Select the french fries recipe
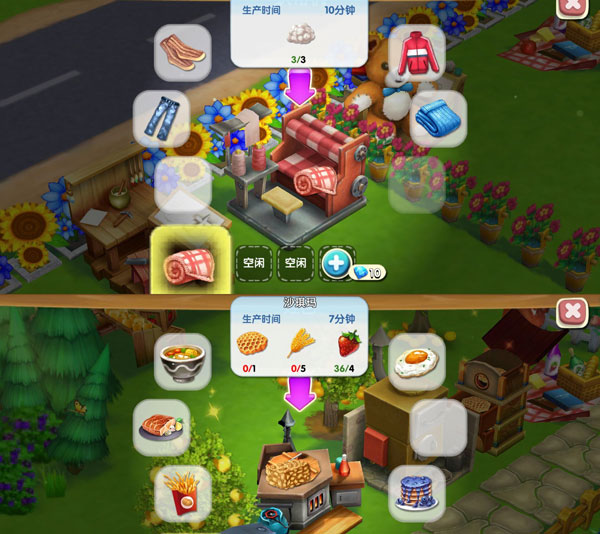The width and height of the screenshot is (600, 534). pyautogui.click(x=183, y=492)
